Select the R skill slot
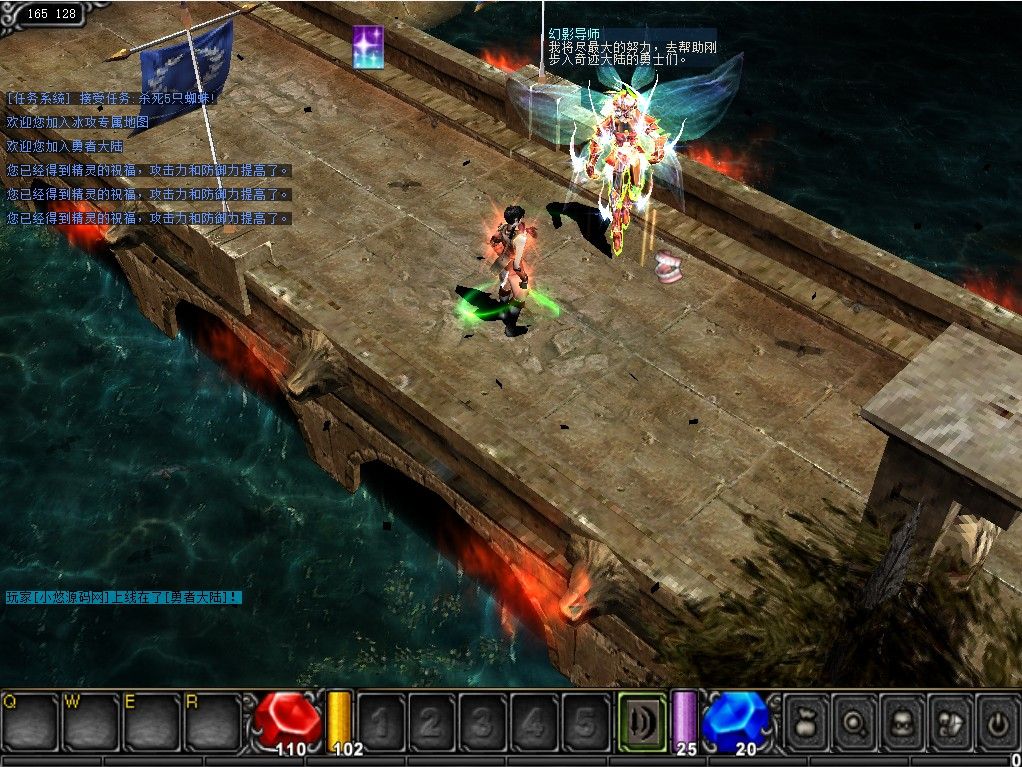Image resolution: width=1022 pixels, height=767 pixels. (x=213, y=722)
